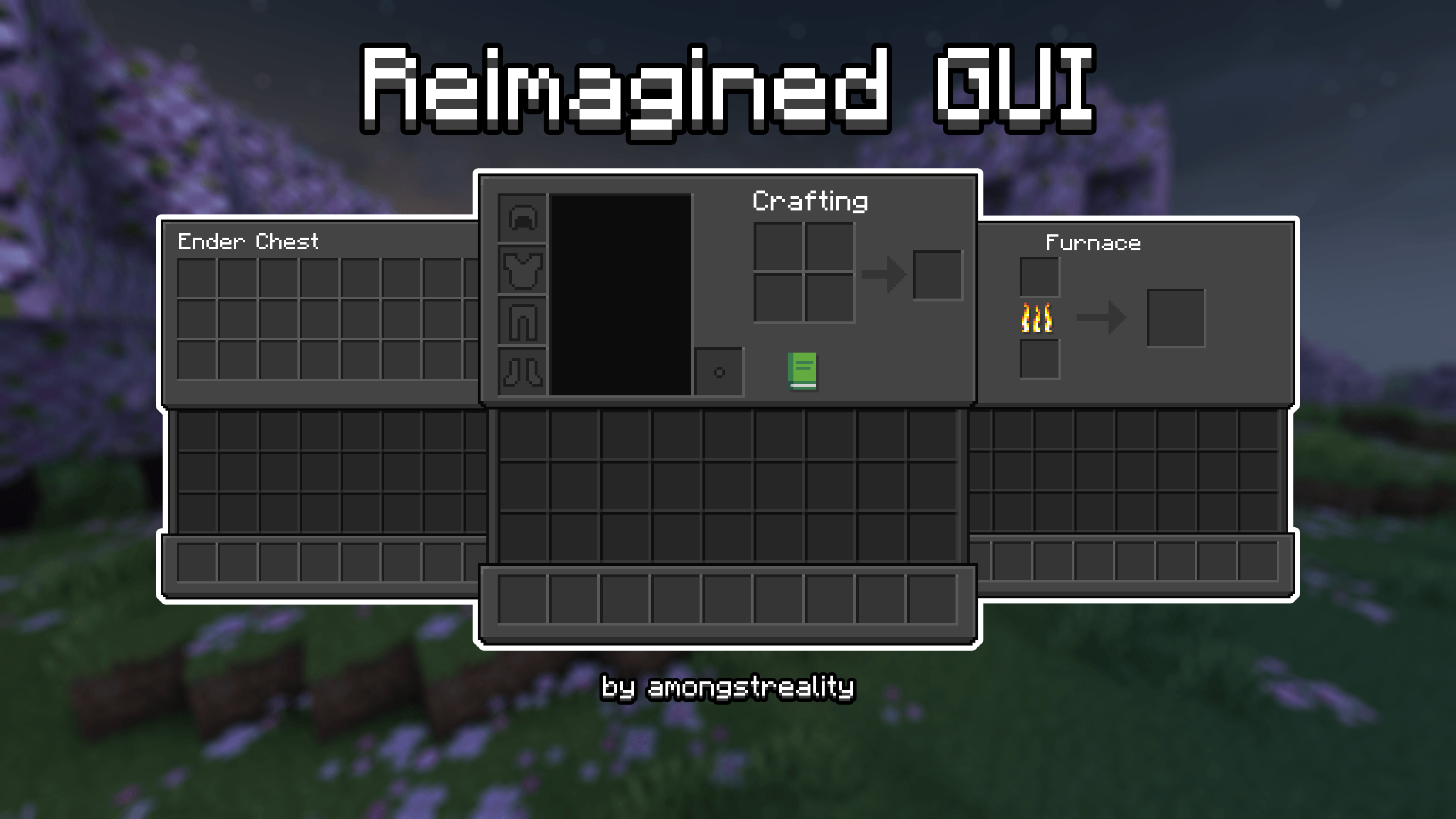Click the furnace output slot
Screen dimensions: 1456x819
(1177, 318)
